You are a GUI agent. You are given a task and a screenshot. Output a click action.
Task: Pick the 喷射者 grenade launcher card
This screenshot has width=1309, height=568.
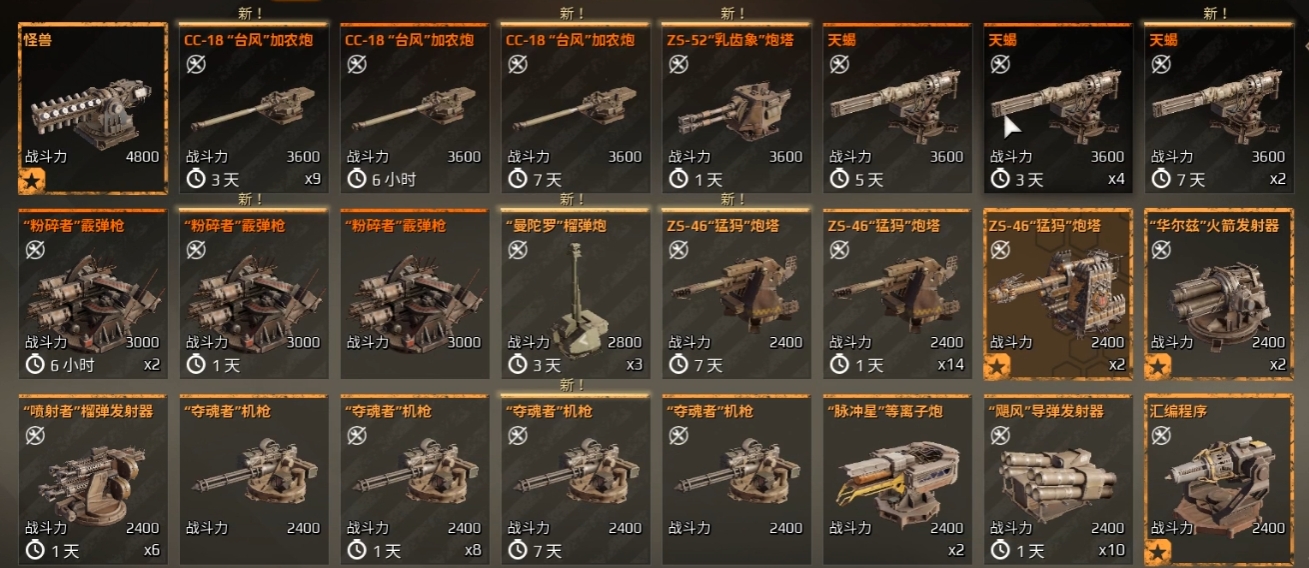pyautogui.click(x=93, y=480)
